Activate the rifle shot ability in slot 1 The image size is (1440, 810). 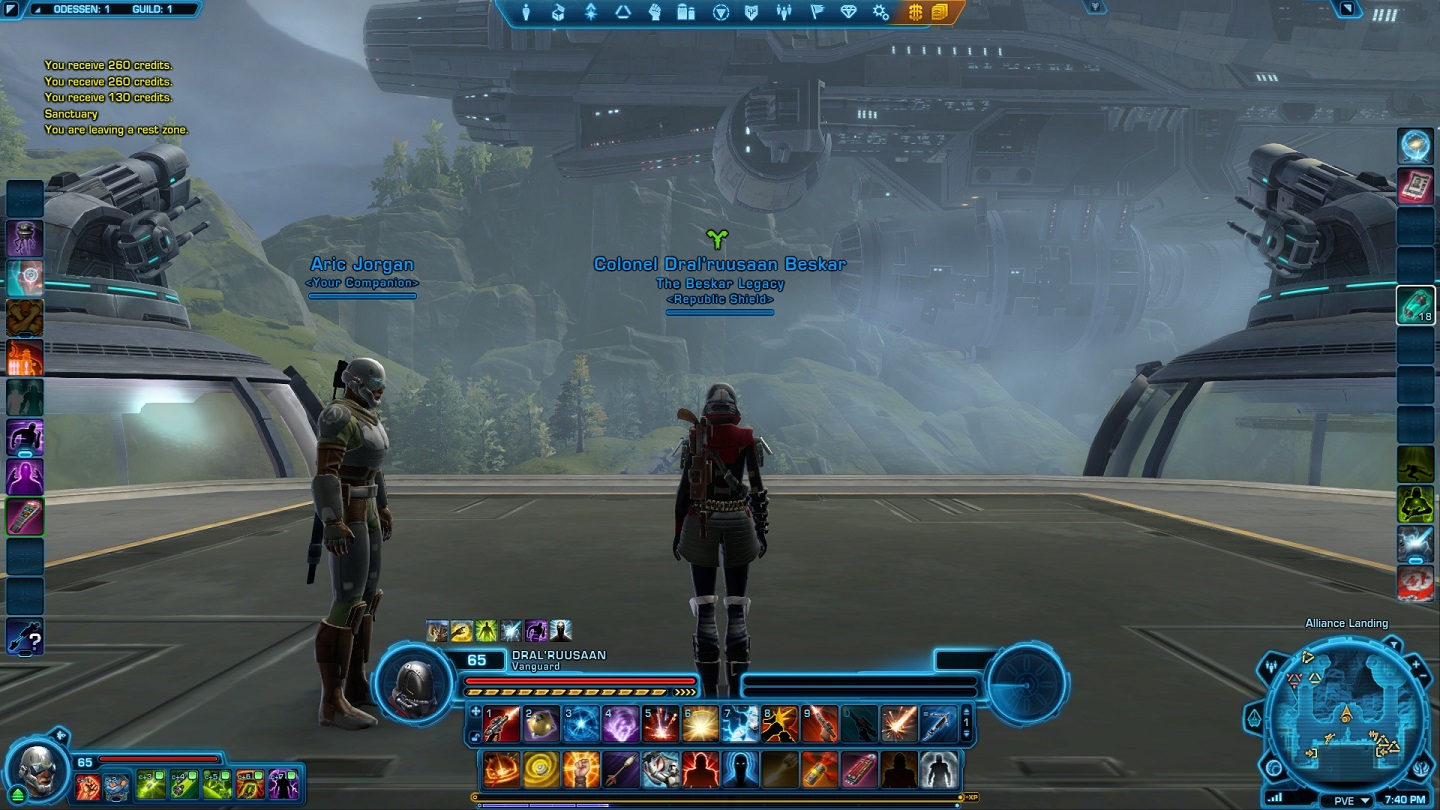(502, 724)
